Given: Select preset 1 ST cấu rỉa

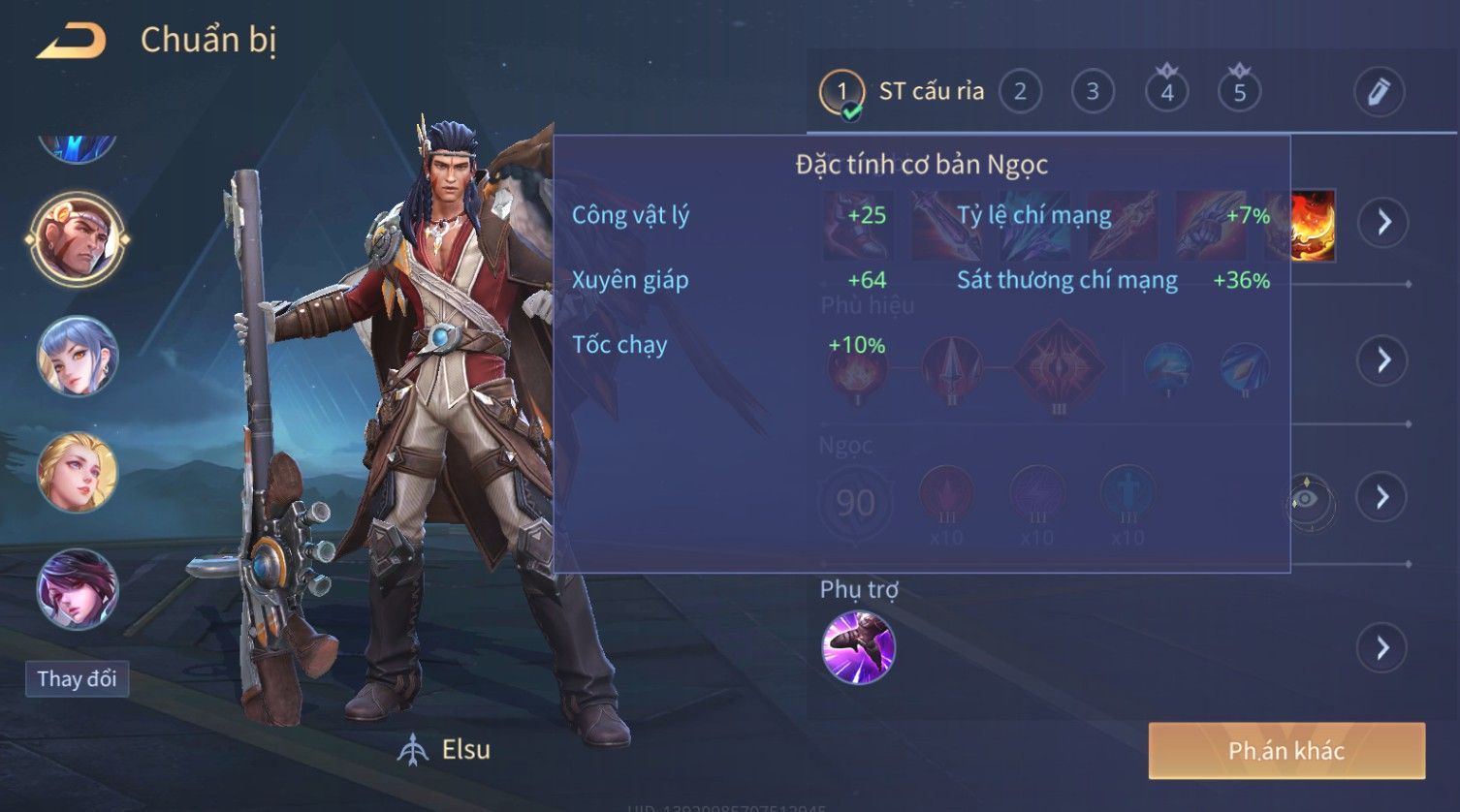Looking at the screenshot, I should 841,93.
